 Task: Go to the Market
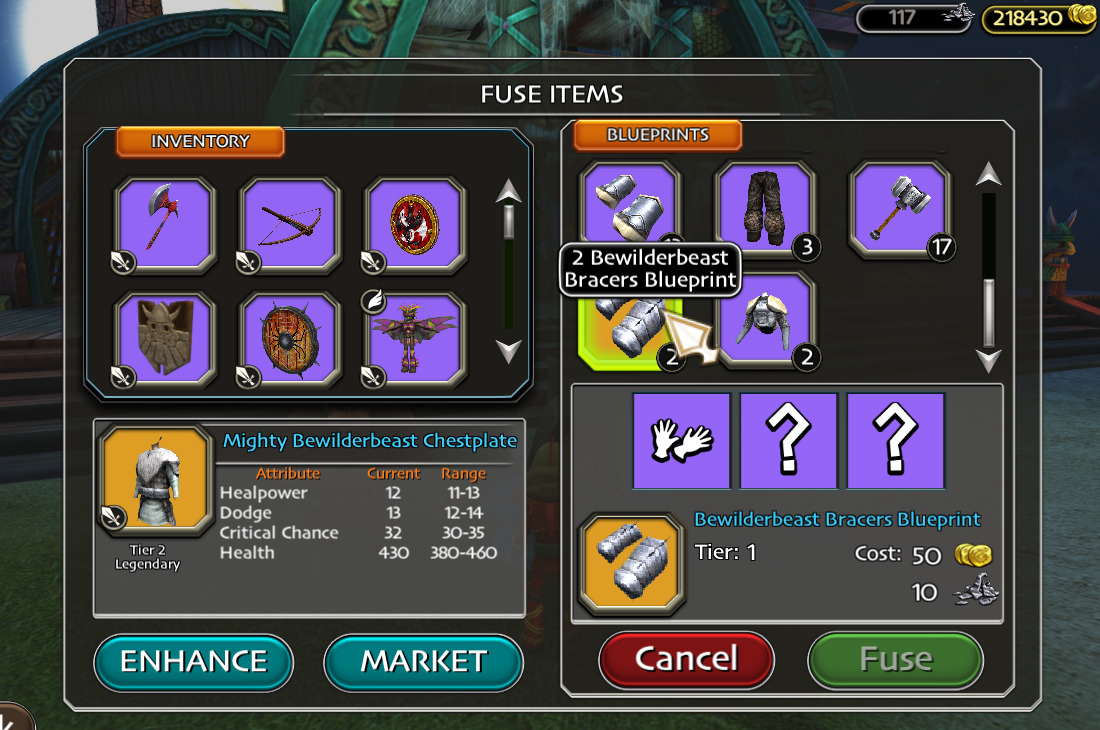tap(423, 661)
